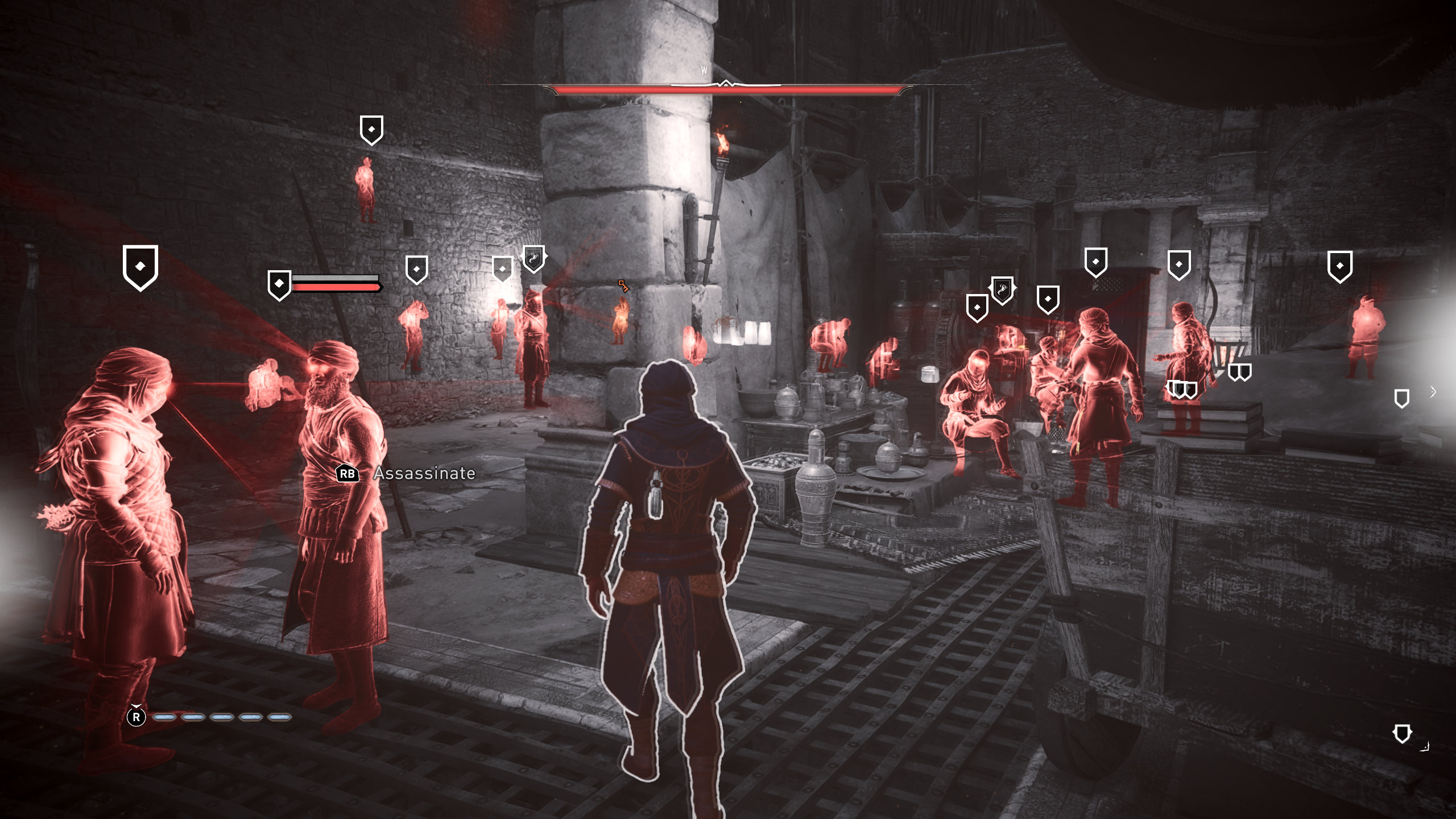Screen dimensions: 1456x819
Task: Select the largest shield marker over the leftmost guard
Action: [140, 267]
